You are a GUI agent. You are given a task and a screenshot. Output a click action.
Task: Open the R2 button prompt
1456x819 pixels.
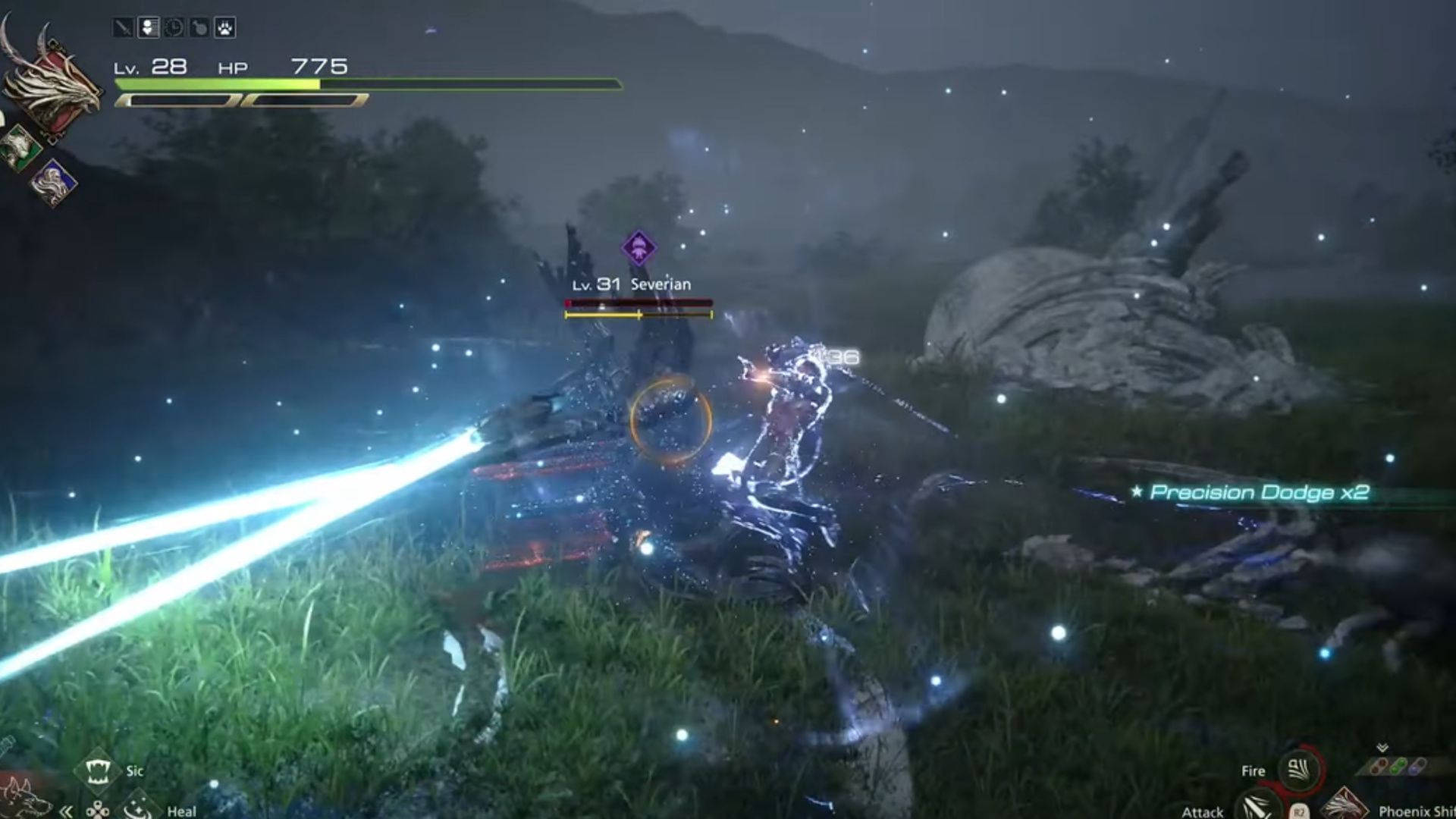tap(1298, 812)
